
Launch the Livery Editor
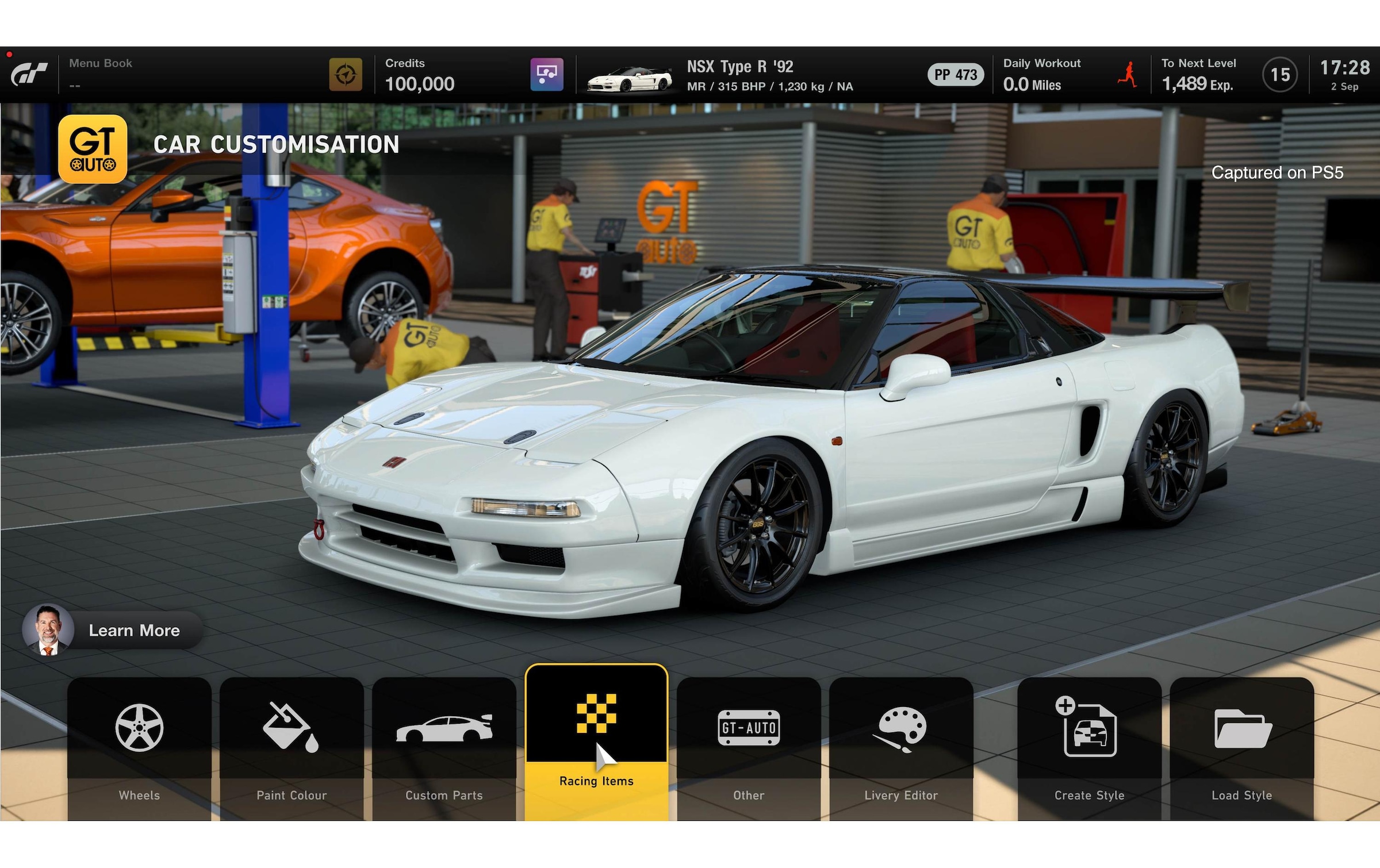click(901, 747)
